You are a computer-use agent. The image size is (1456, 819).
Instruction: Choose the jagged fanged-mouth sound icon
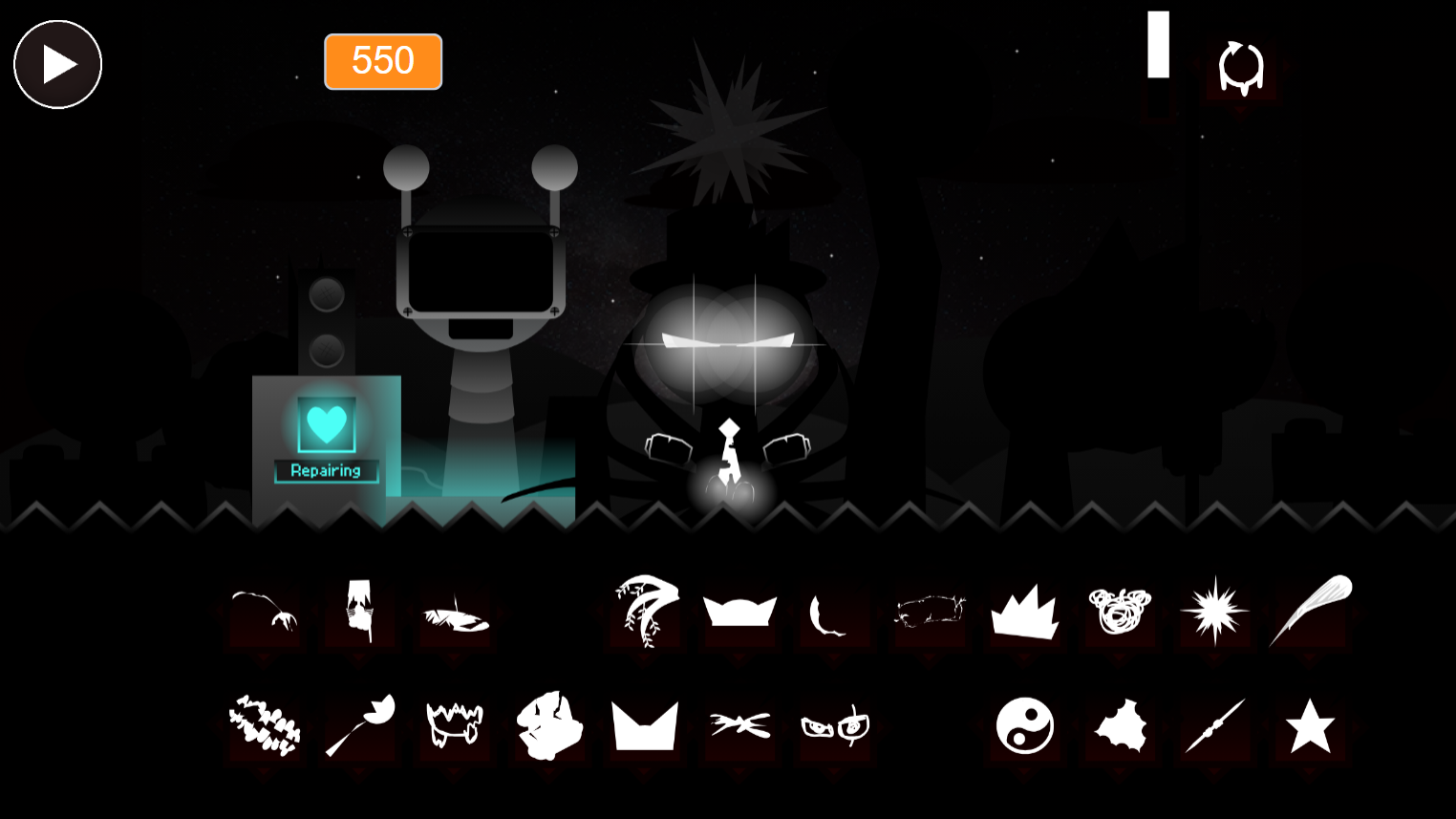(x=455, y=724)
